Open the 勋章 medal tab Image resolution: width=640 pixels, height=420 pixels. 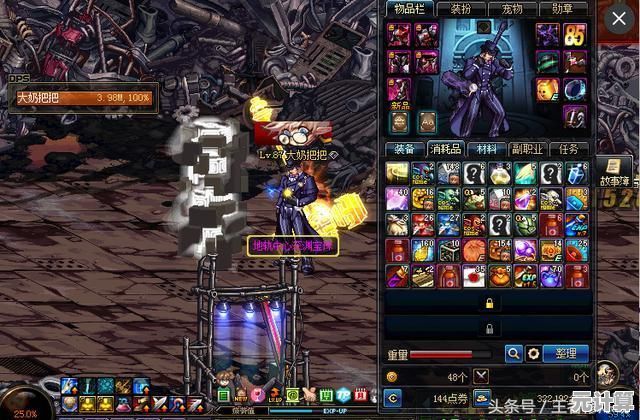(564, 9)
